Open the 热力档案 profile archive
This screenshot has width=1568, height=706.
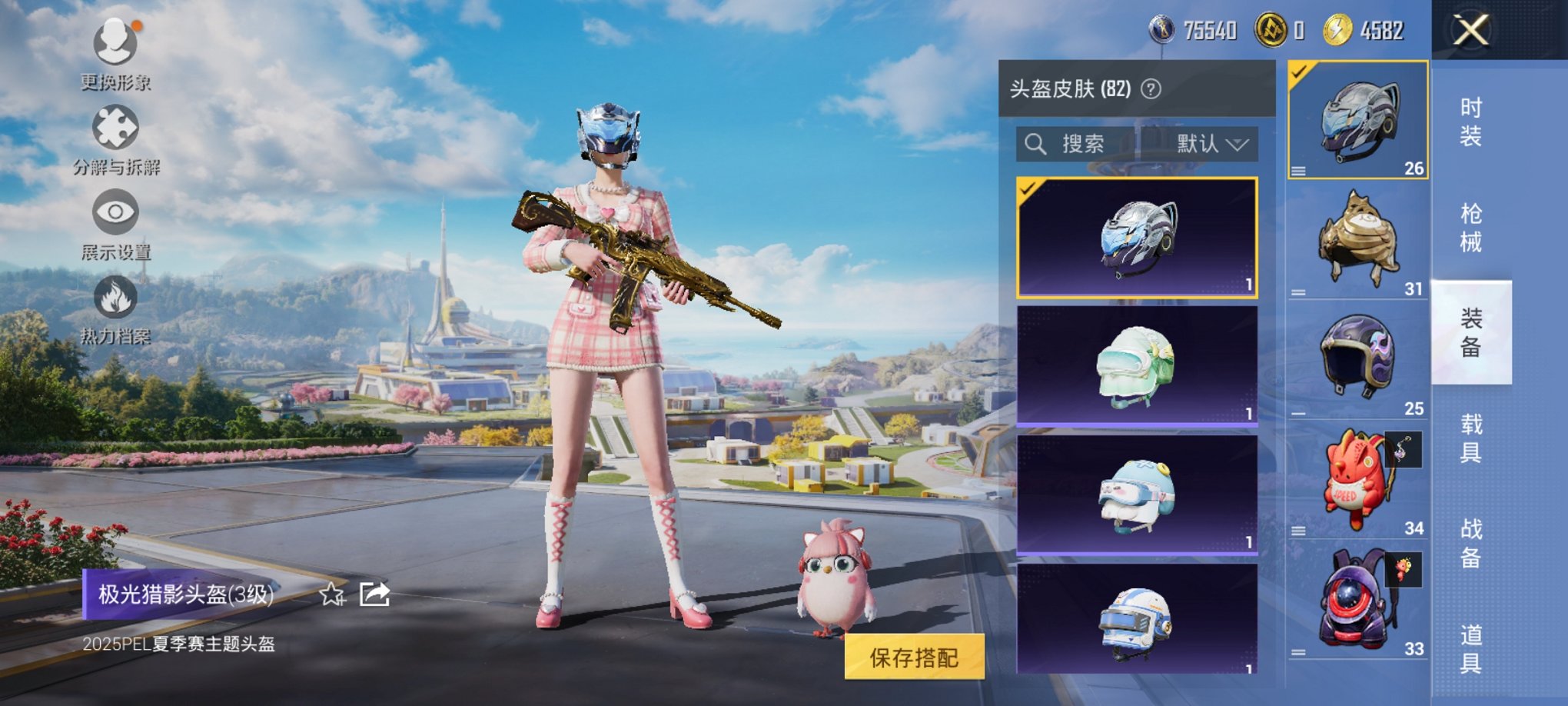(x=114, y=301)
